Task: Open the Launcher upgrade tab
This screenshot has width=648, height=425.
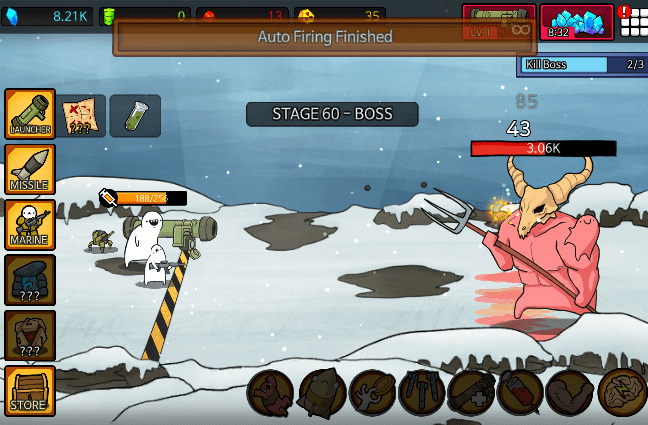Action: click(x=29, y=113)
